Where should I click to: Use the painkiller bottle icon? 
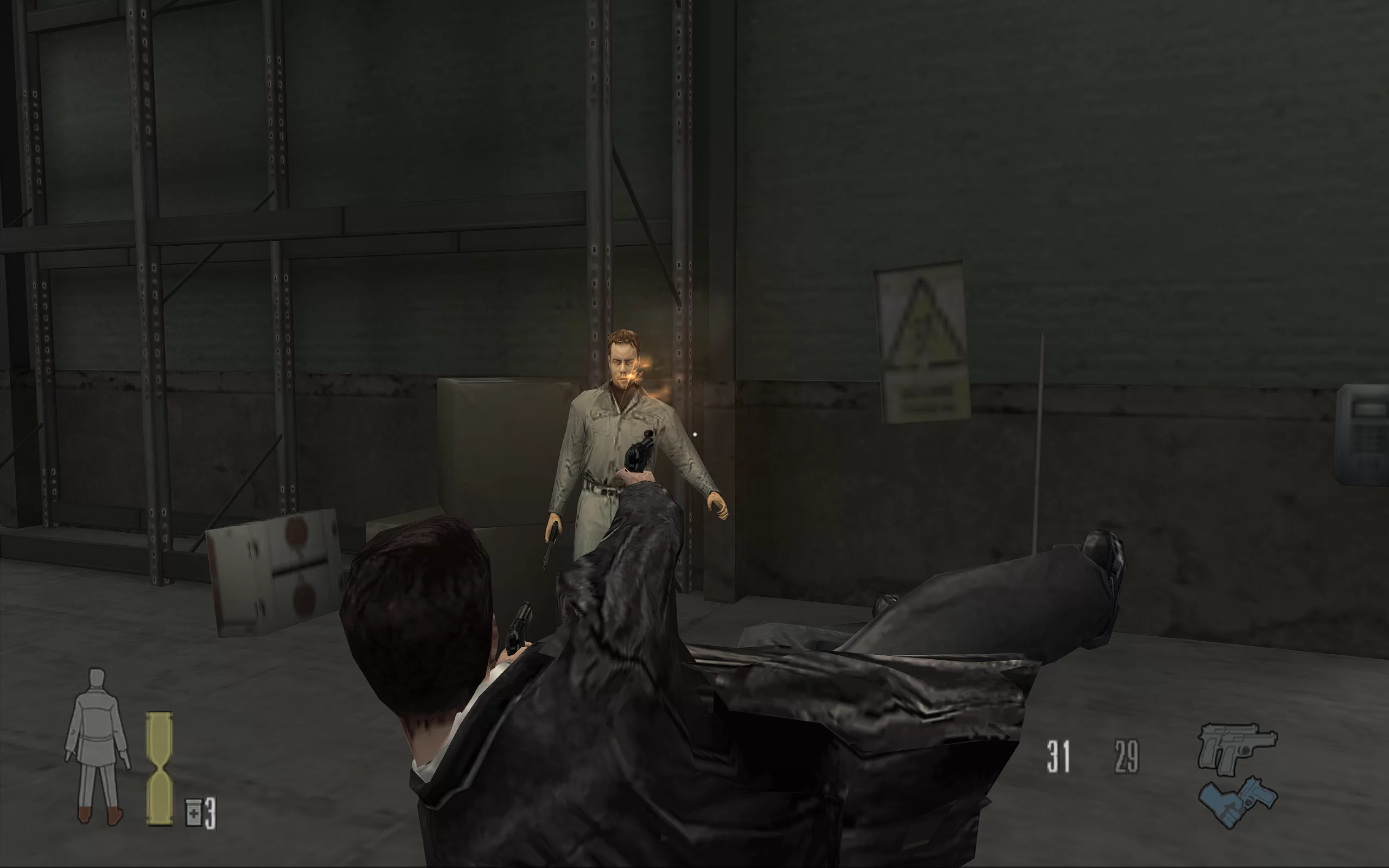[x=193, y=812]
